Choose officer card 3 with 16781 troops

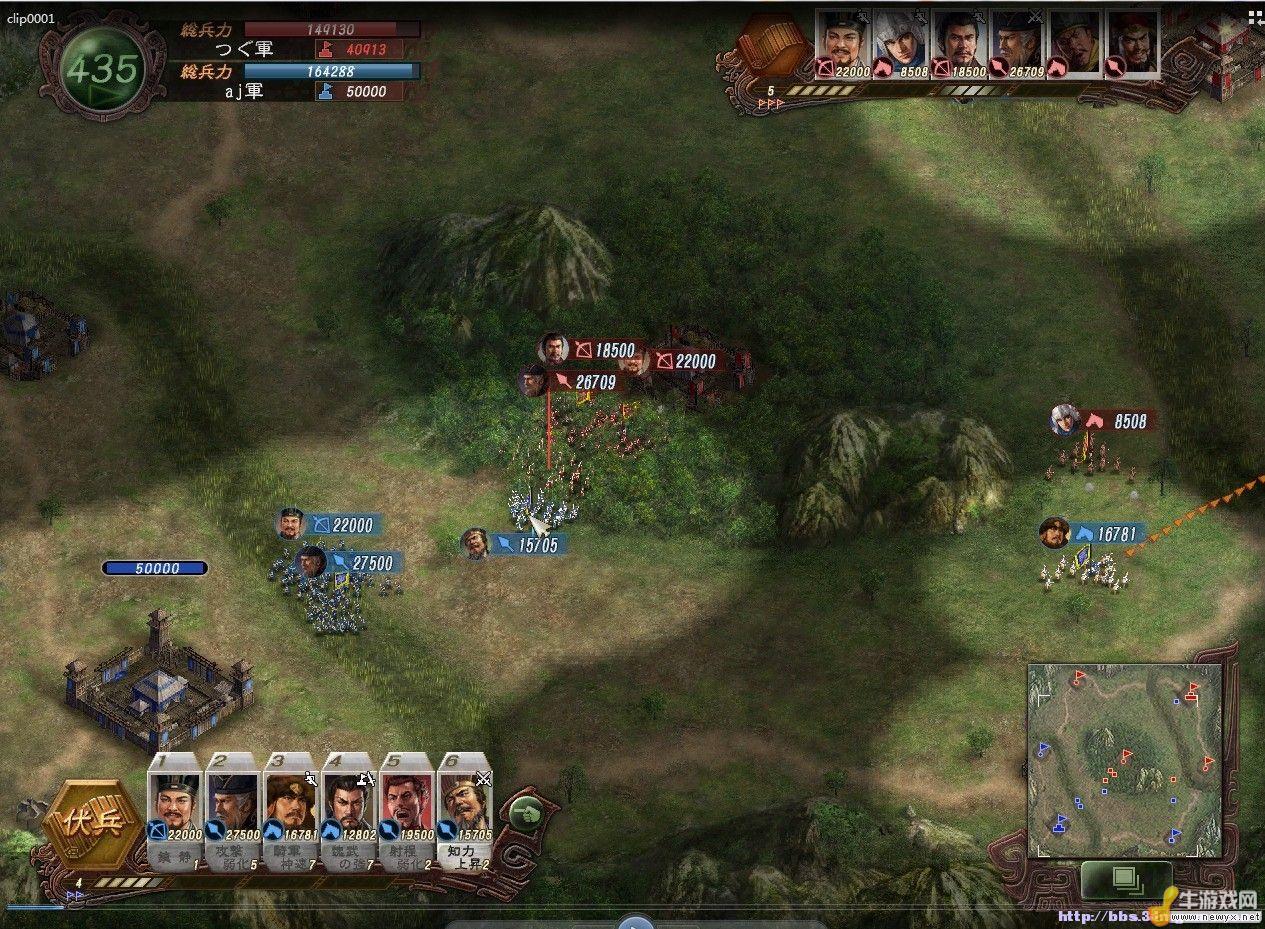tap(291, 806)
